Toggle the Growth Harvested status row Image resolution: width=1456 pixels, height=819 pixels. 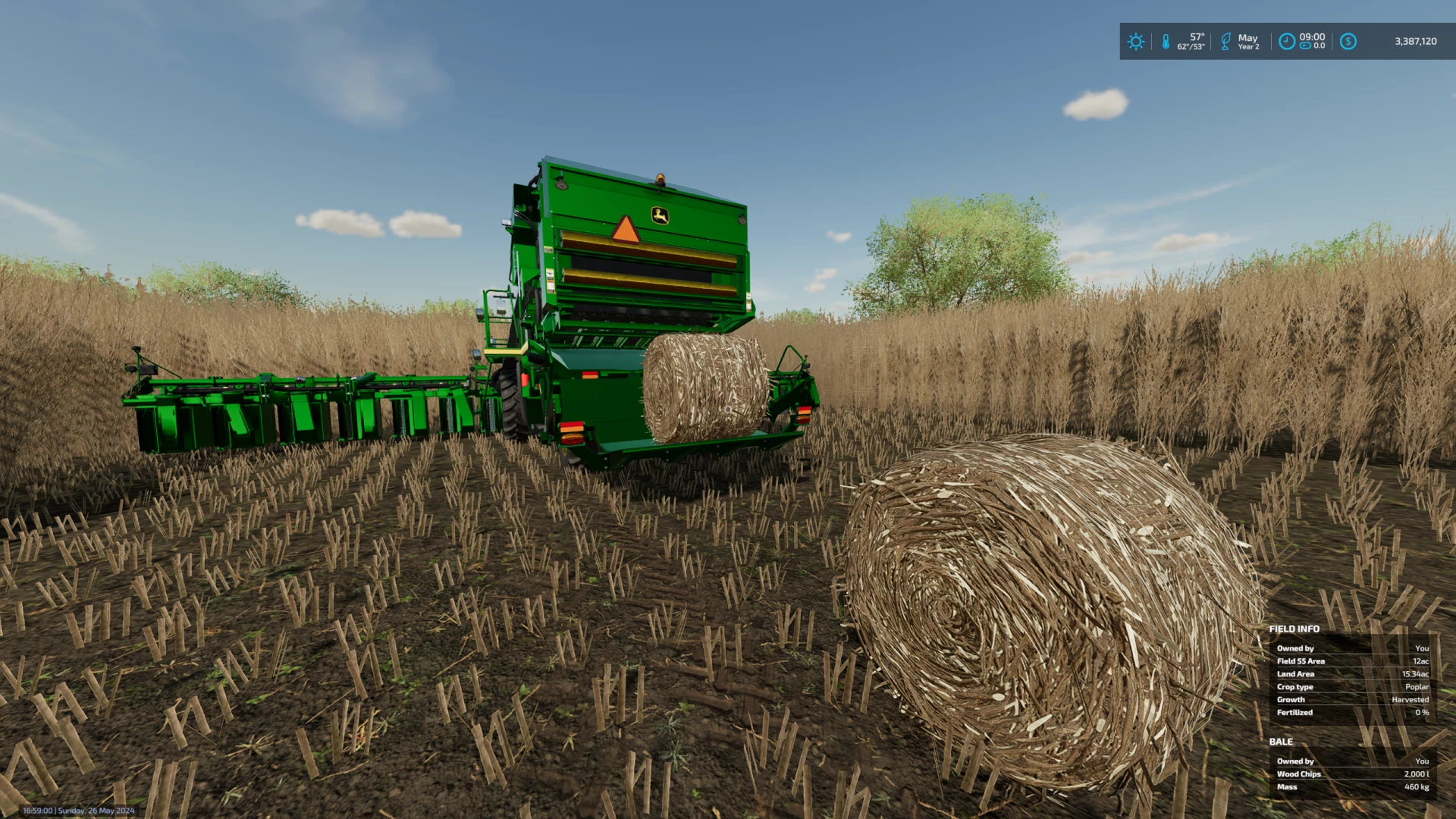pyautogui.click(x=1352, y=699)
